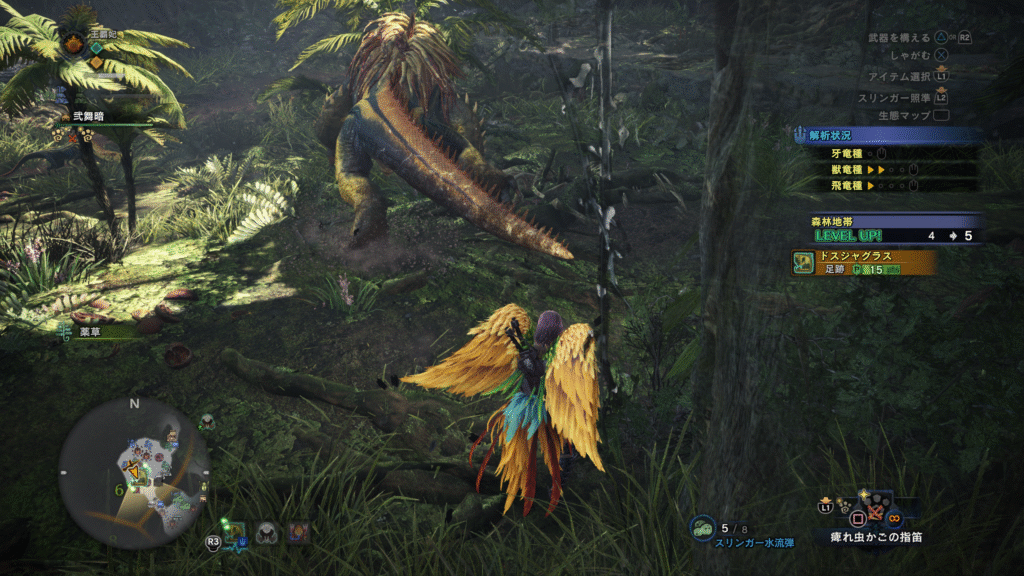Image resolution: width=1024 pixels, height=576 pixels.
Task: Open the 解析状況 research progress header
Action: (880, 135)
